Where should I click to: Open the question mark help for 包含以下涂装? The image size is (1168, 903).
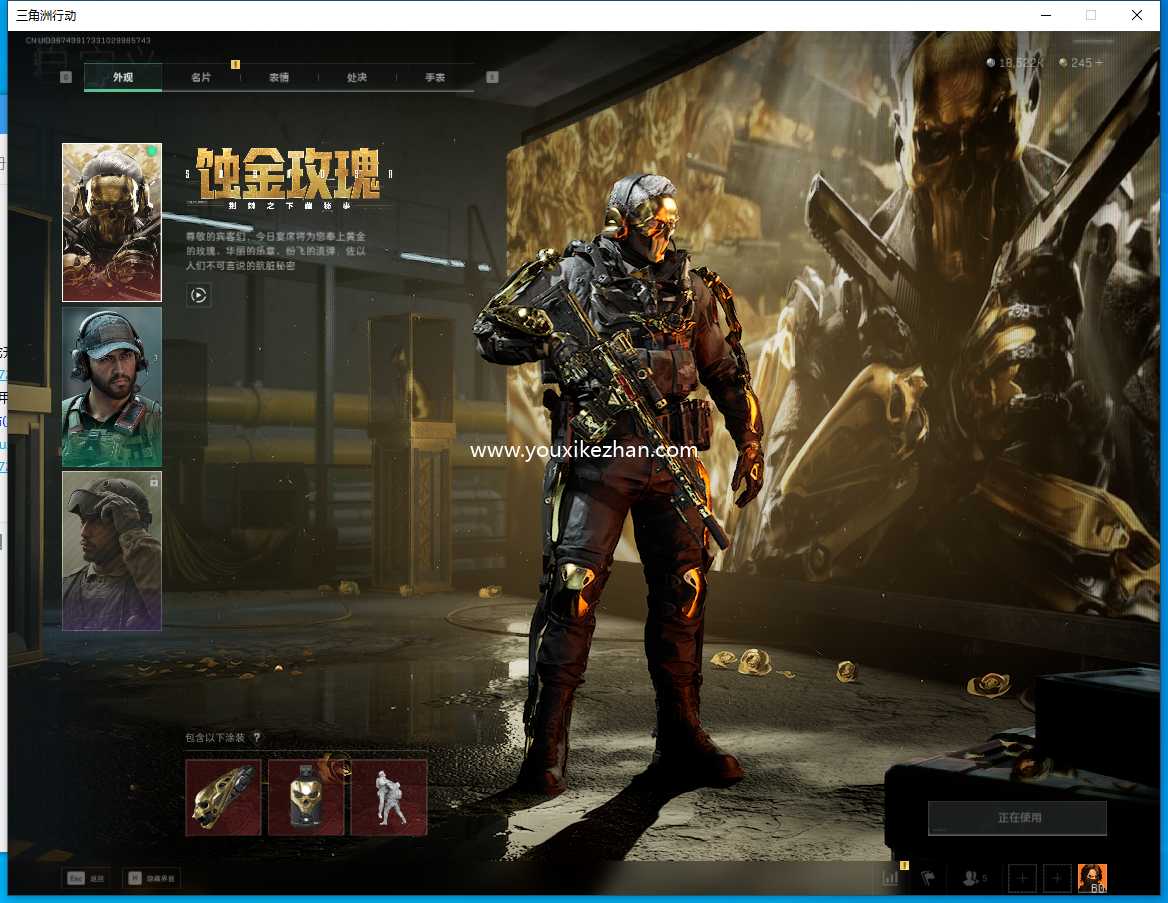pos(257,738)
